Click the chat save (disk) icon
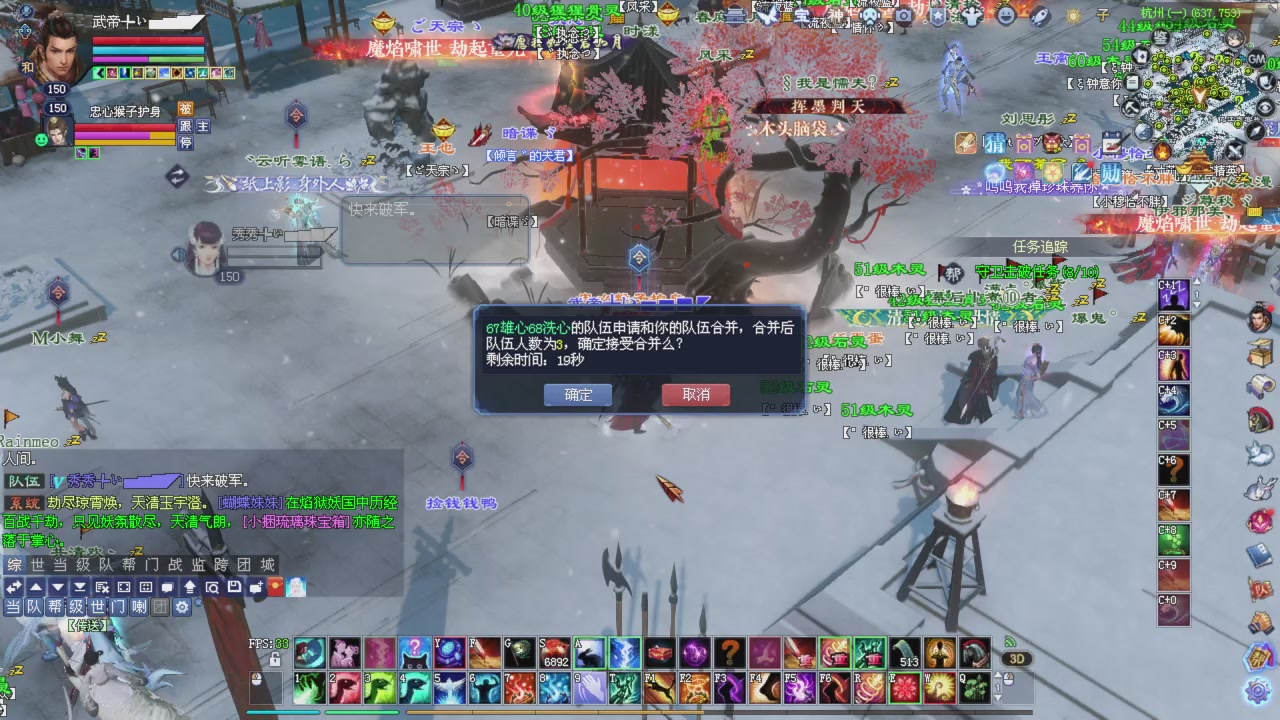Image resolution: width=1280 pixels, height=720 pixels. tap(234, 587)
